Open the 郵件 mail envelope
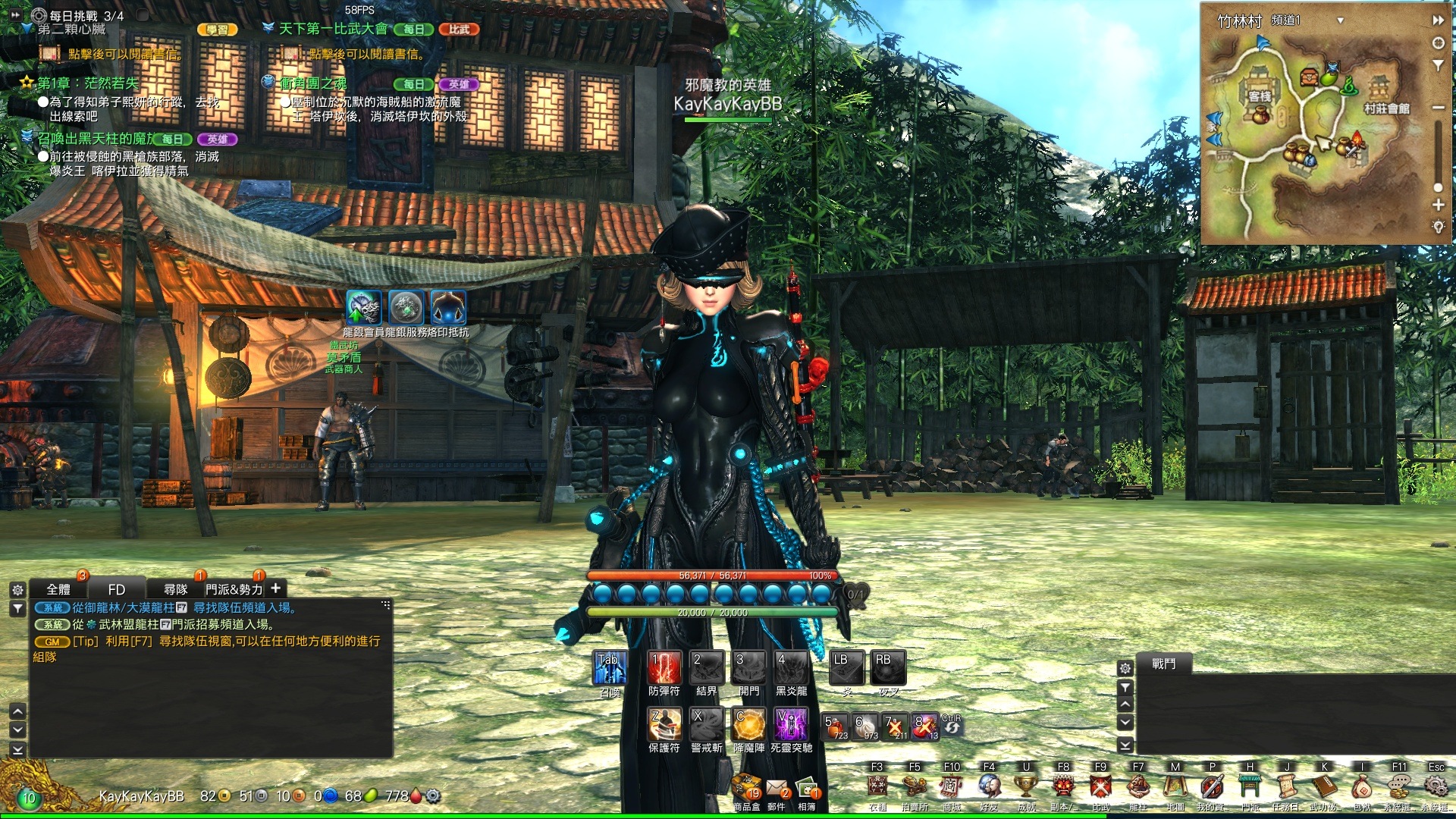Screen dimensions: 1456x819 point(777,790)
